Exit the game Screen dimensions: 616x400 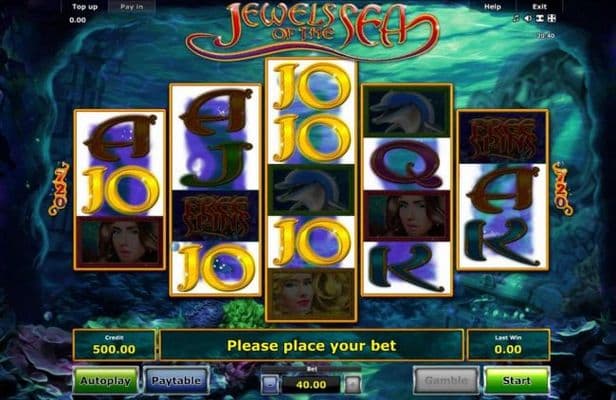(x=539, y=6)
